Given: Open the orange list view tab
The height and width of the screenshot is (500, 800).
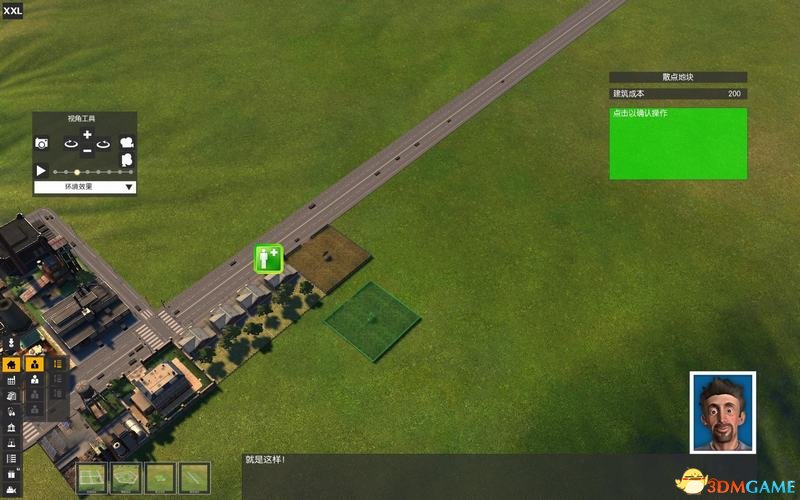Looking at the screenshot, I should pos(58,365).
